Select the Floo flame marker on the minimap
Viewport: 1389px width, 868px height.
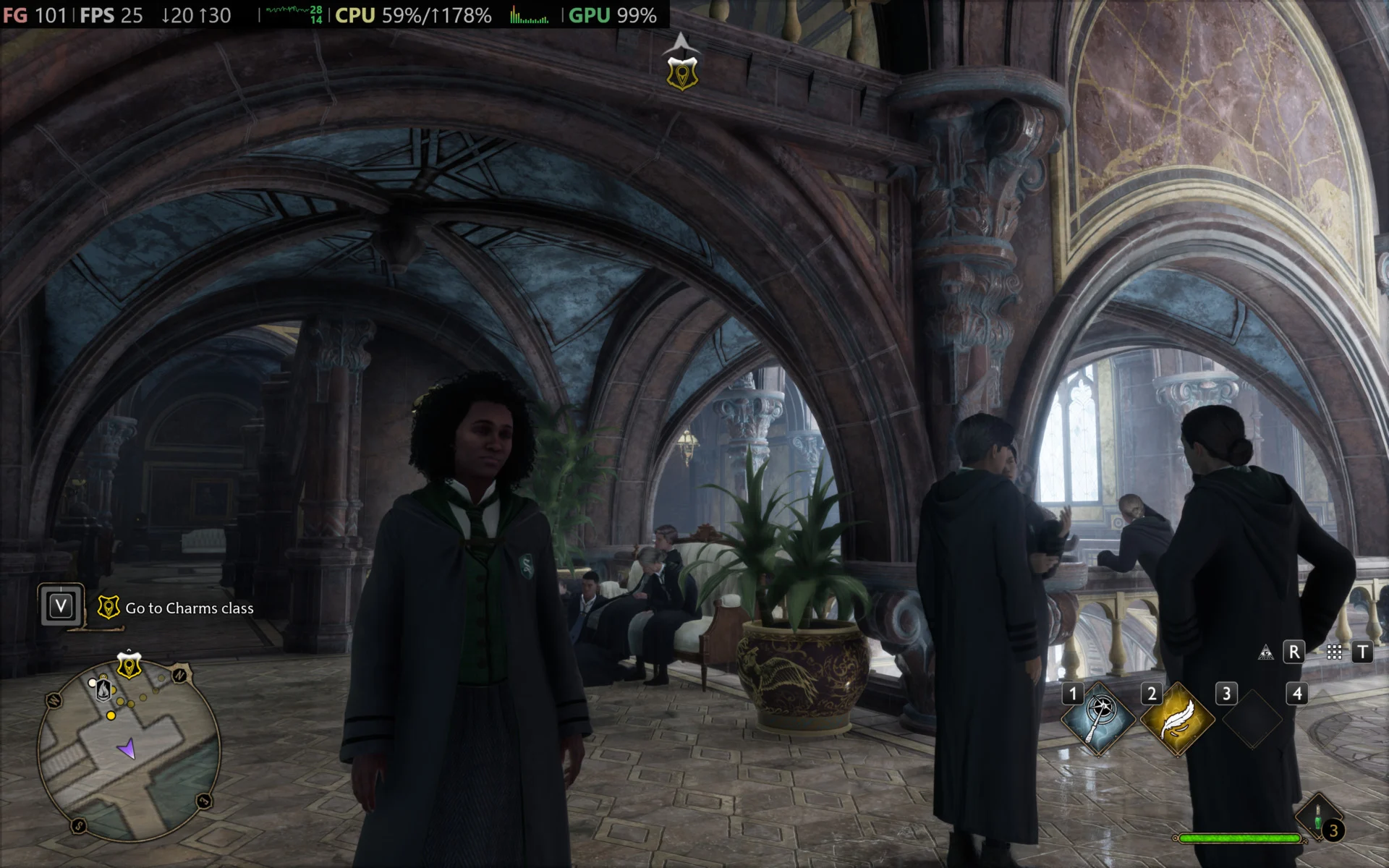(x=104, y=689)
